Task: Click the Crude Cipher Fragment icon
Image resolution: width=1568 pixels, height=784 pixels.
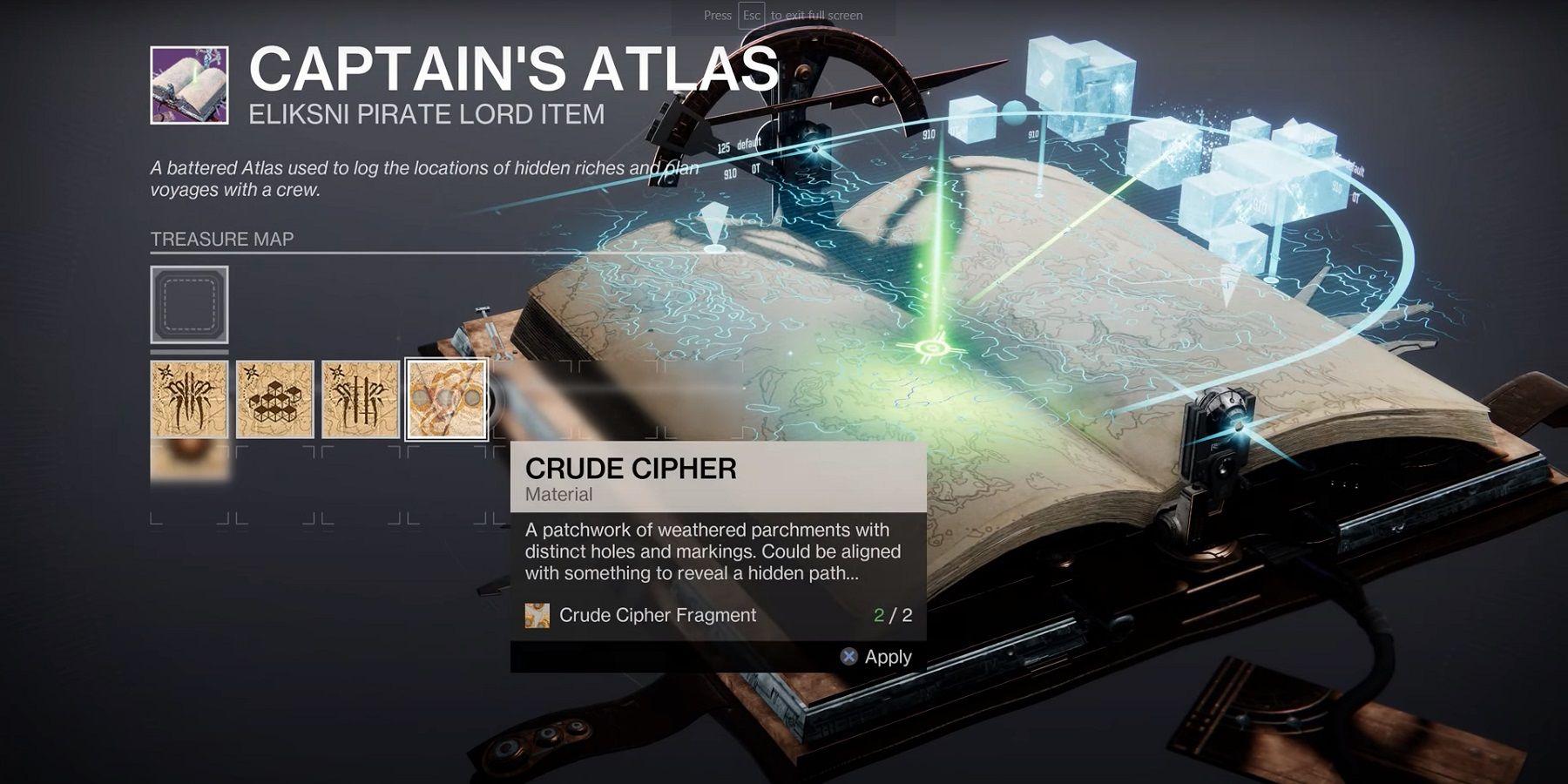Action: click(537, 615)
